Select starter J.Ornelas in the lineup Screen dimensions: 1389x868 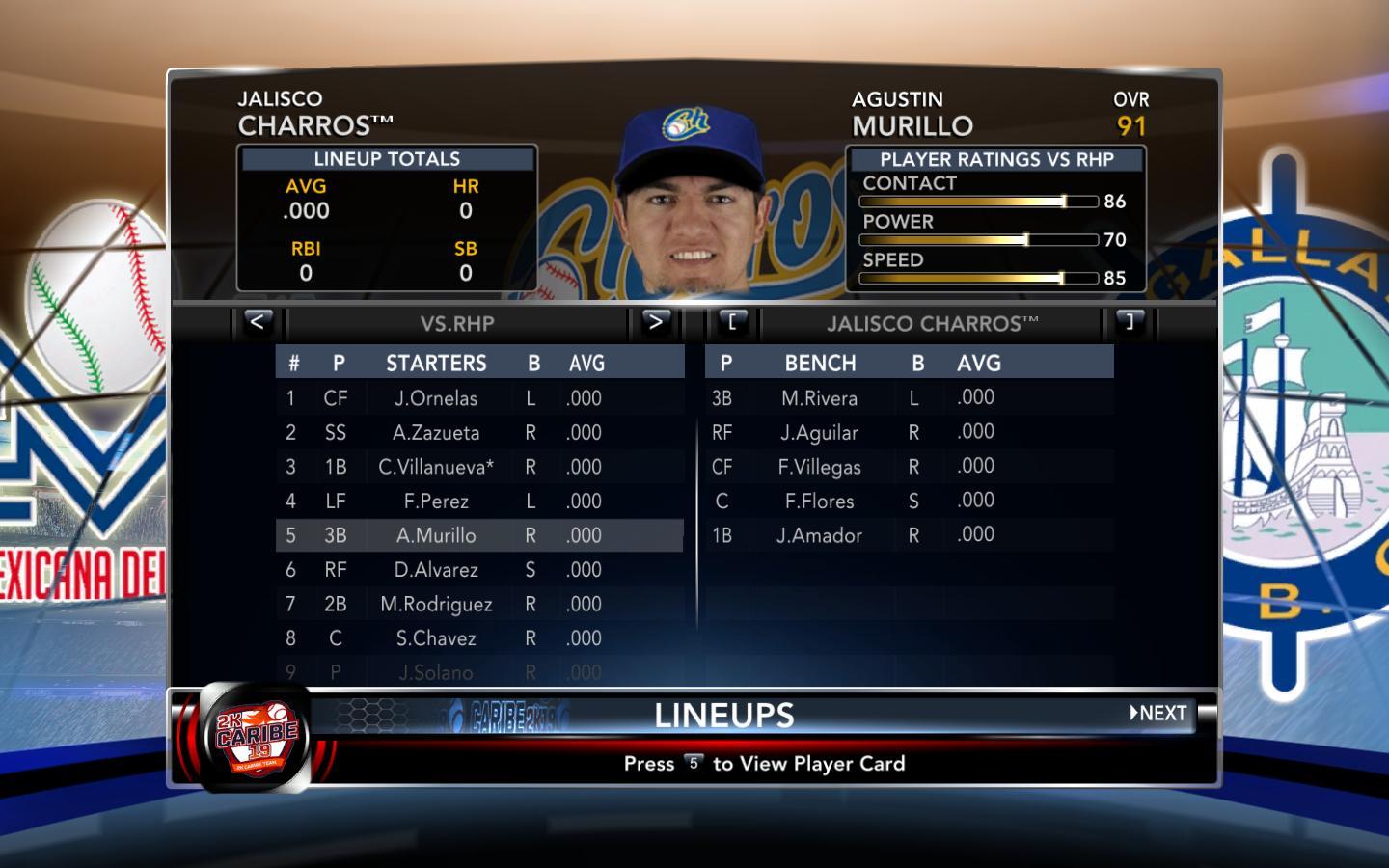pyautogui.click(x=436, y=398)
